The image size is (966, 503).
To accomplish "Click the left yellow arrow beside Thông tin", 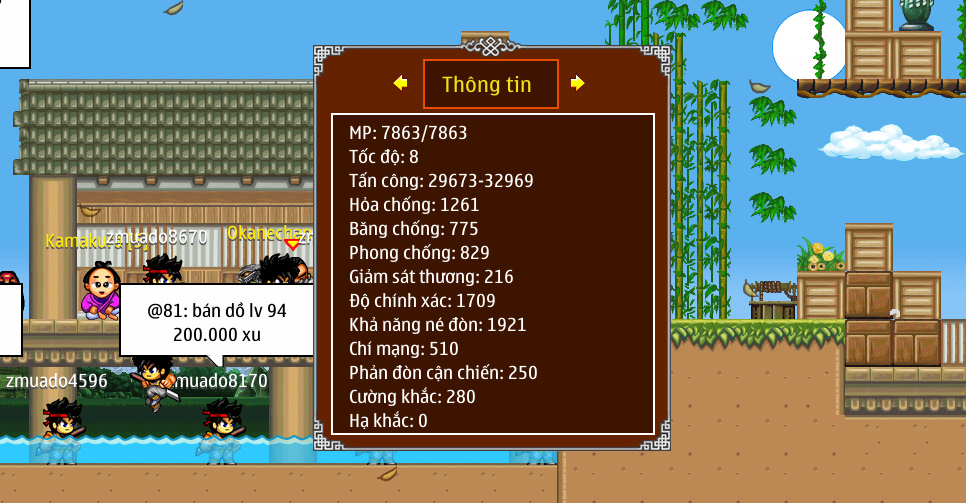I will click(x=401, y=83).
